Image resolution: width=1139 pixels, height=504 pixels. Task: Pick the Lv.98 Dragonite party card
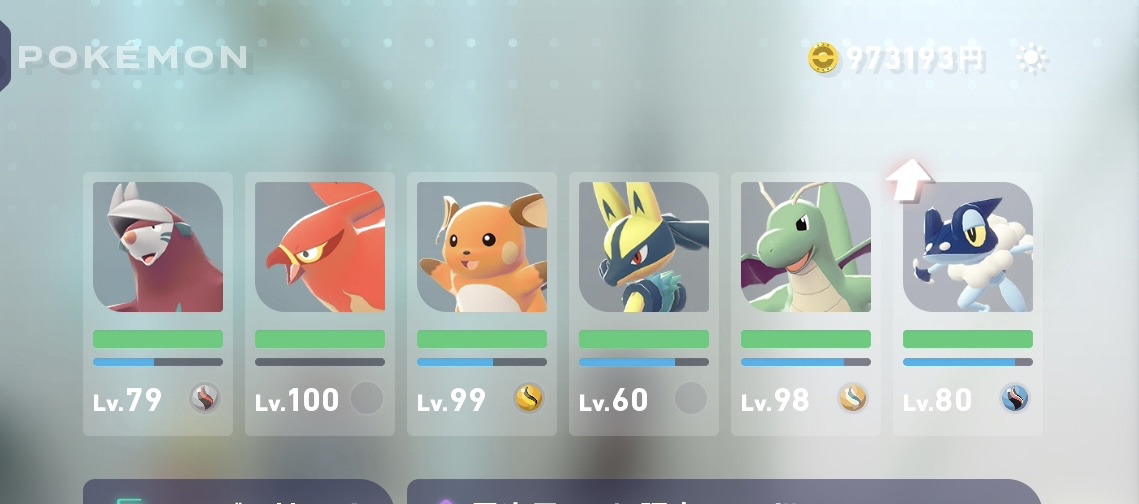806,303
